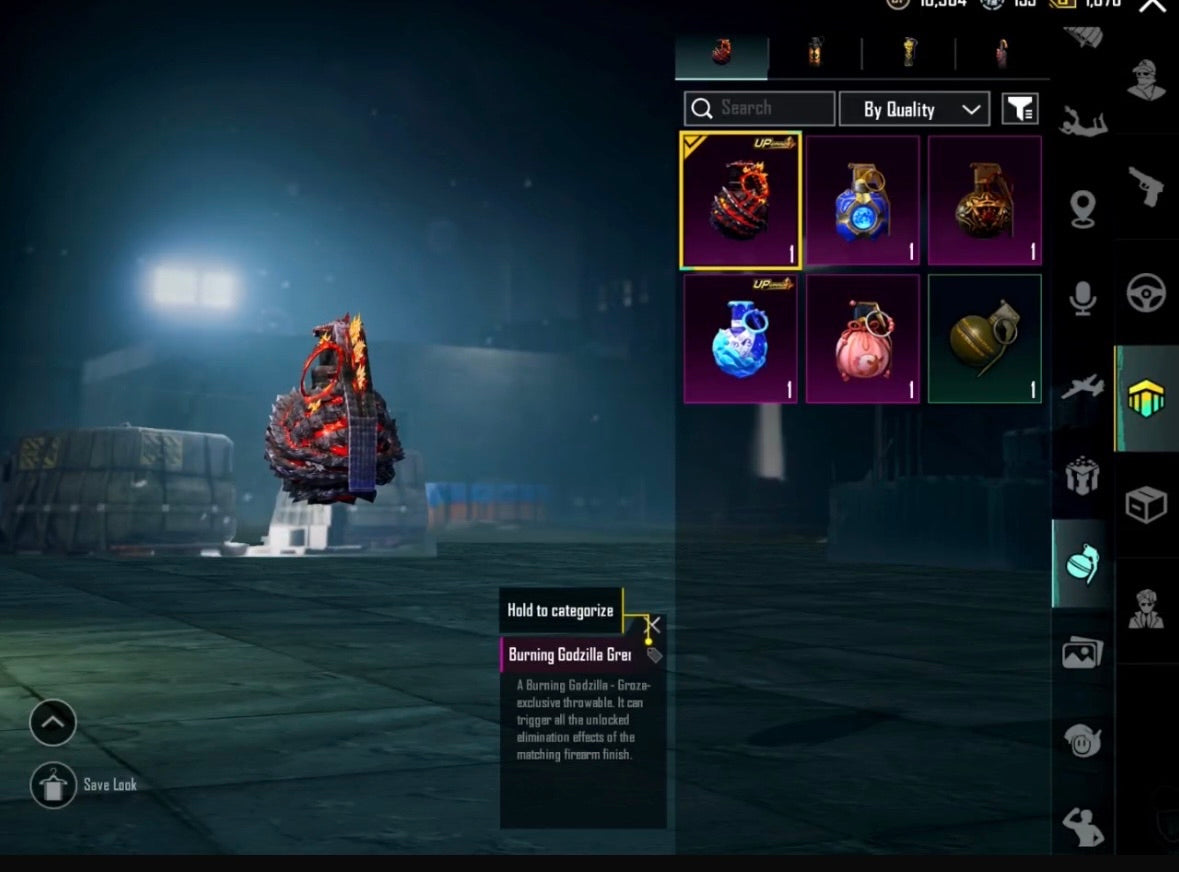Select the blue wave grenade skin
This screenshot has width=1179, height=872.
click(x=740, y=340)
